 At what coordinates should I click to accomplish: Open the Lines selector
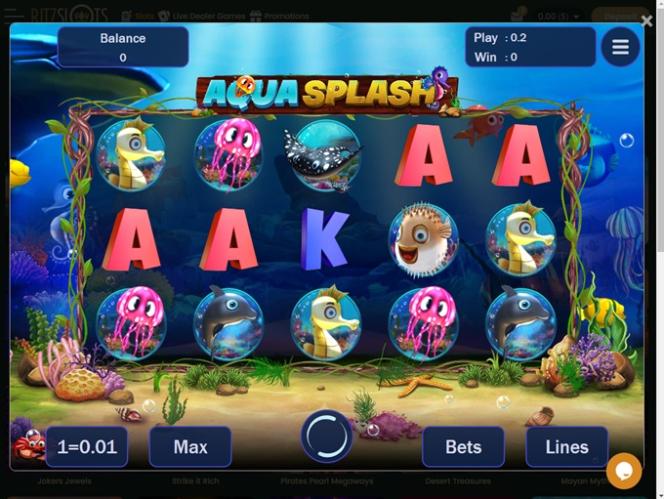tap(567, 447)
